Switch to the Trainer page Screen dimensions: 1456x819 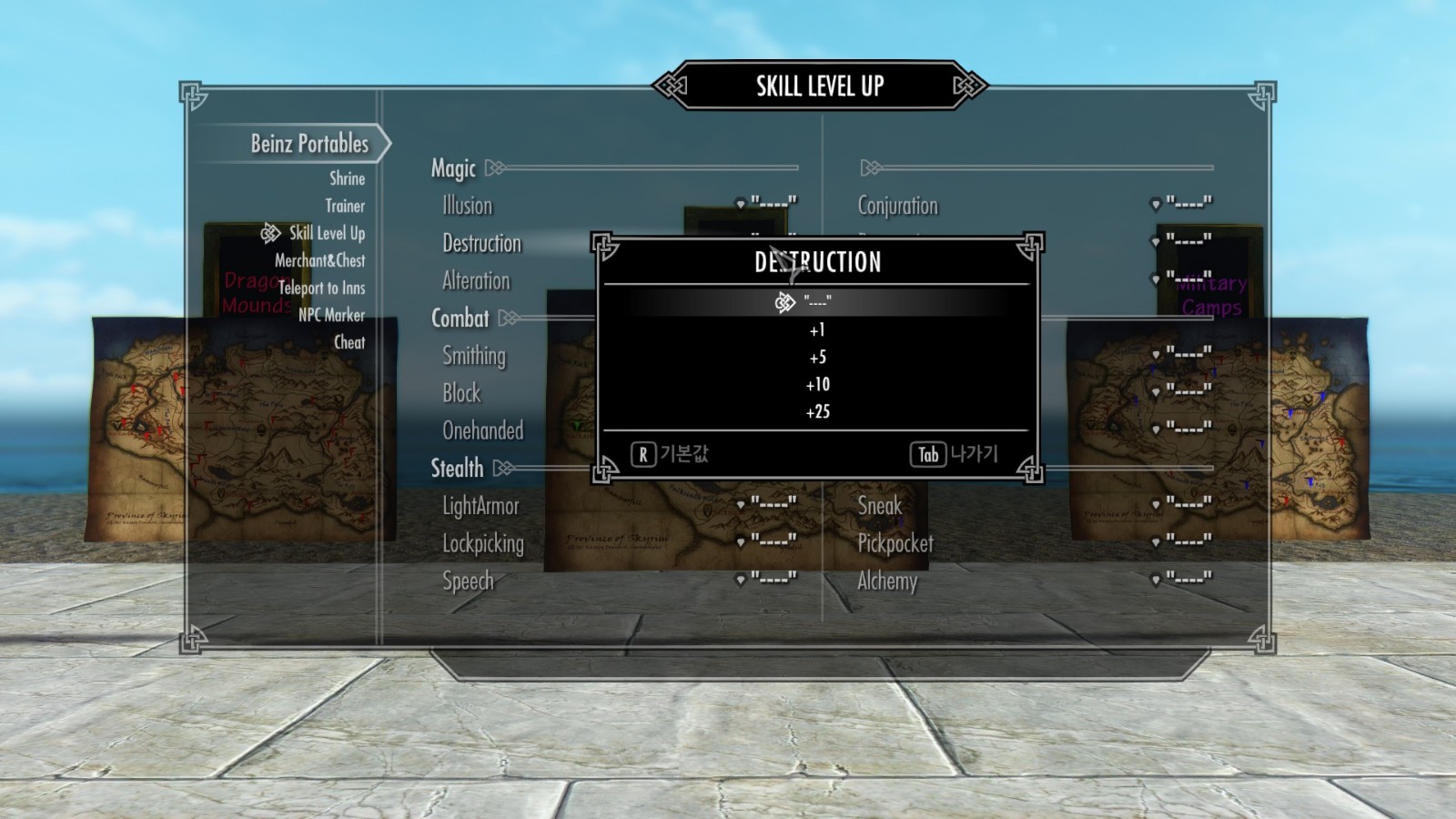coord(345,206)
